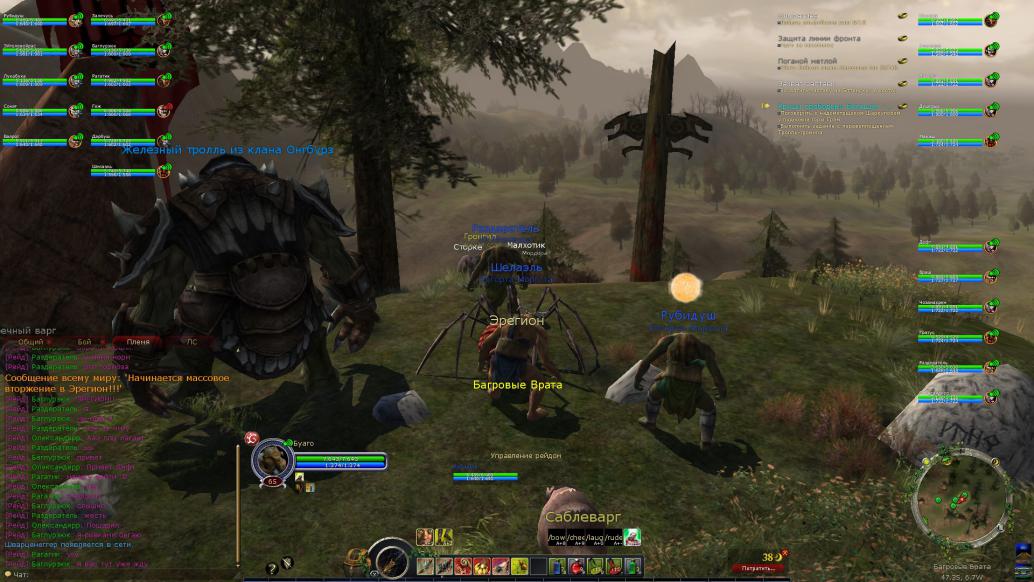This screenshot has height=582, width=1034.
Task: Open the question mark help button
Action: pyautogui.click(x=271, y=568)
